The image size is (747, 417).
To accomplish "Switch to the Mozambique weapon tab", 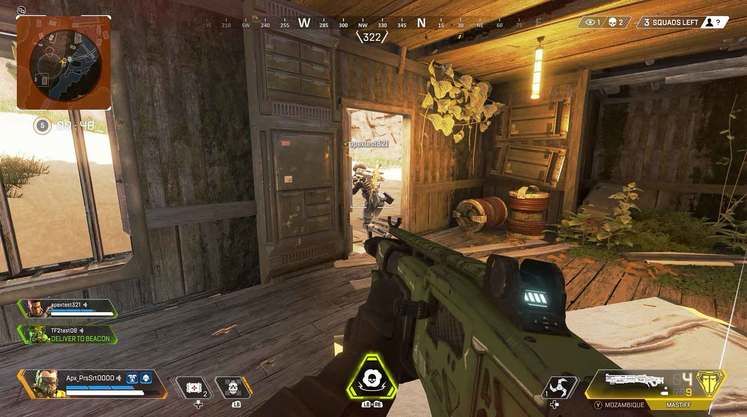I will coord(621,408).
